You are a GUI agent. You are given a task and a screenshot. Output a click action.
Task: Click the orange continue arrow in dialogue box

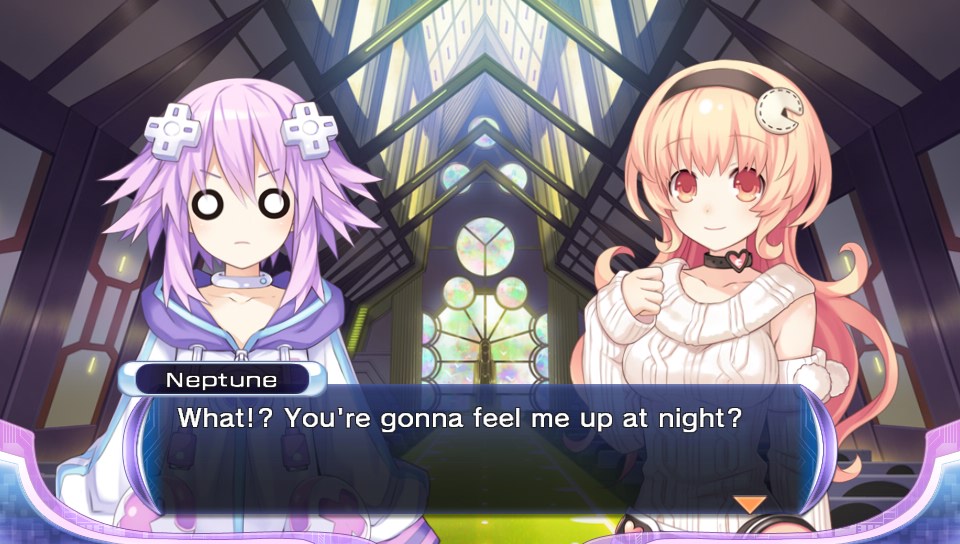[x=749, y=504]
